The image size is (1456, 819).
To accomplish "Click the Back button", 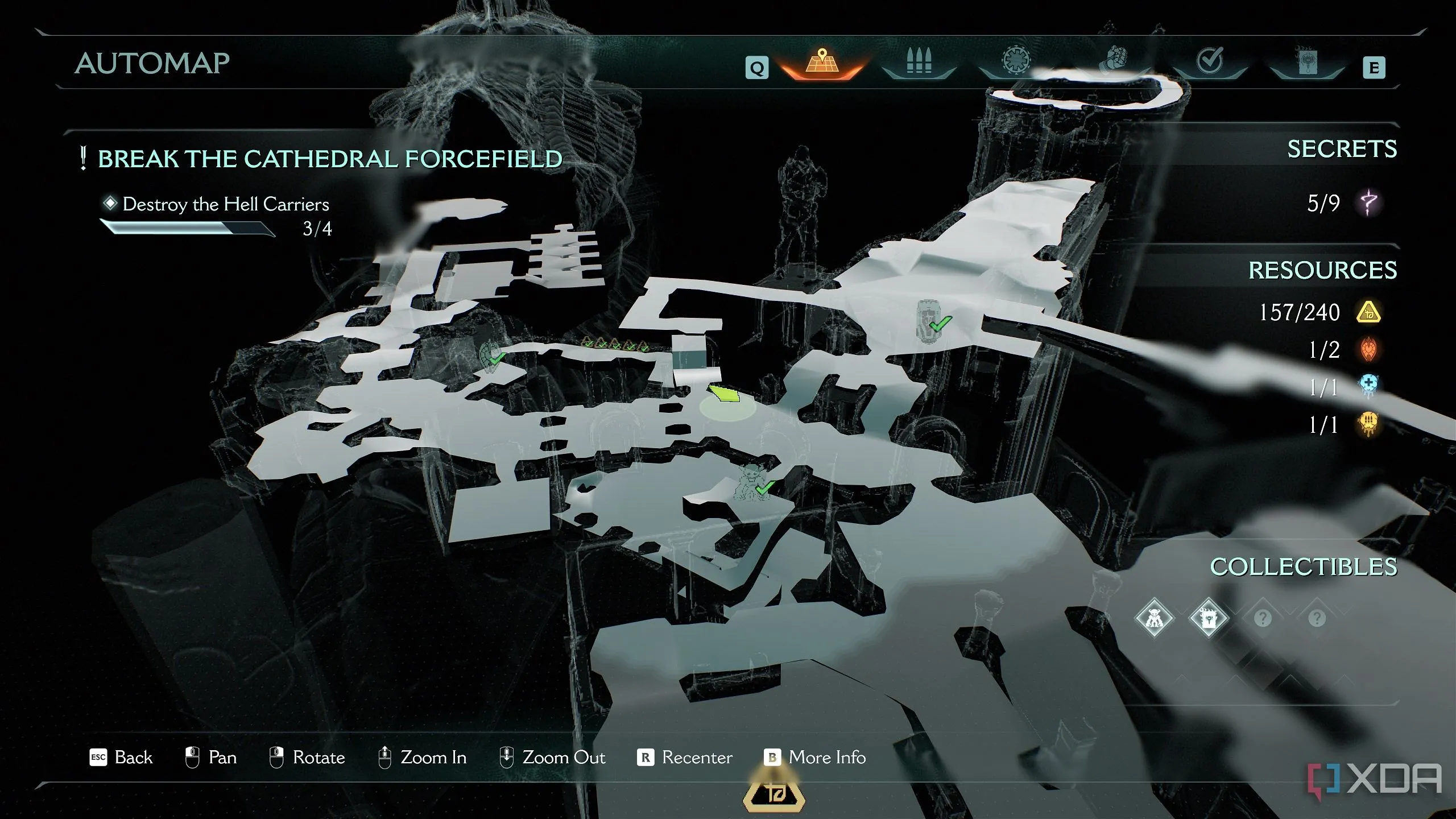I will (122, 758).
